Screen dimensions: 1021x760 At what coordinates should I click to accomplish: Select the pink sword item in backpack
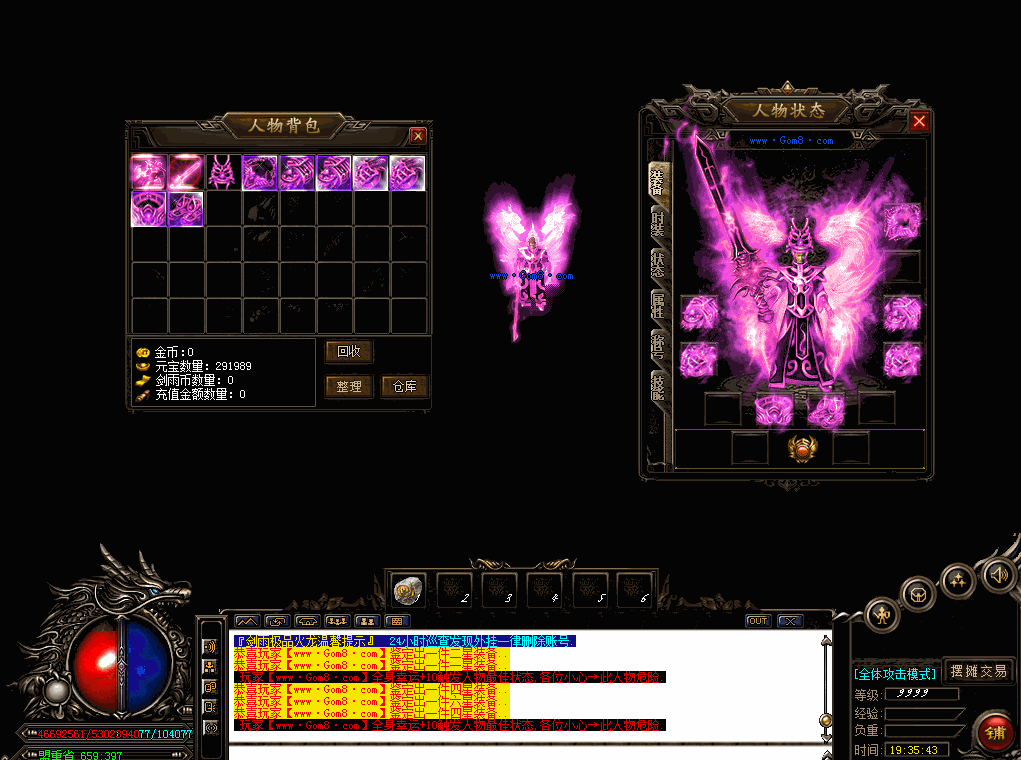click(x=186, y=172)
